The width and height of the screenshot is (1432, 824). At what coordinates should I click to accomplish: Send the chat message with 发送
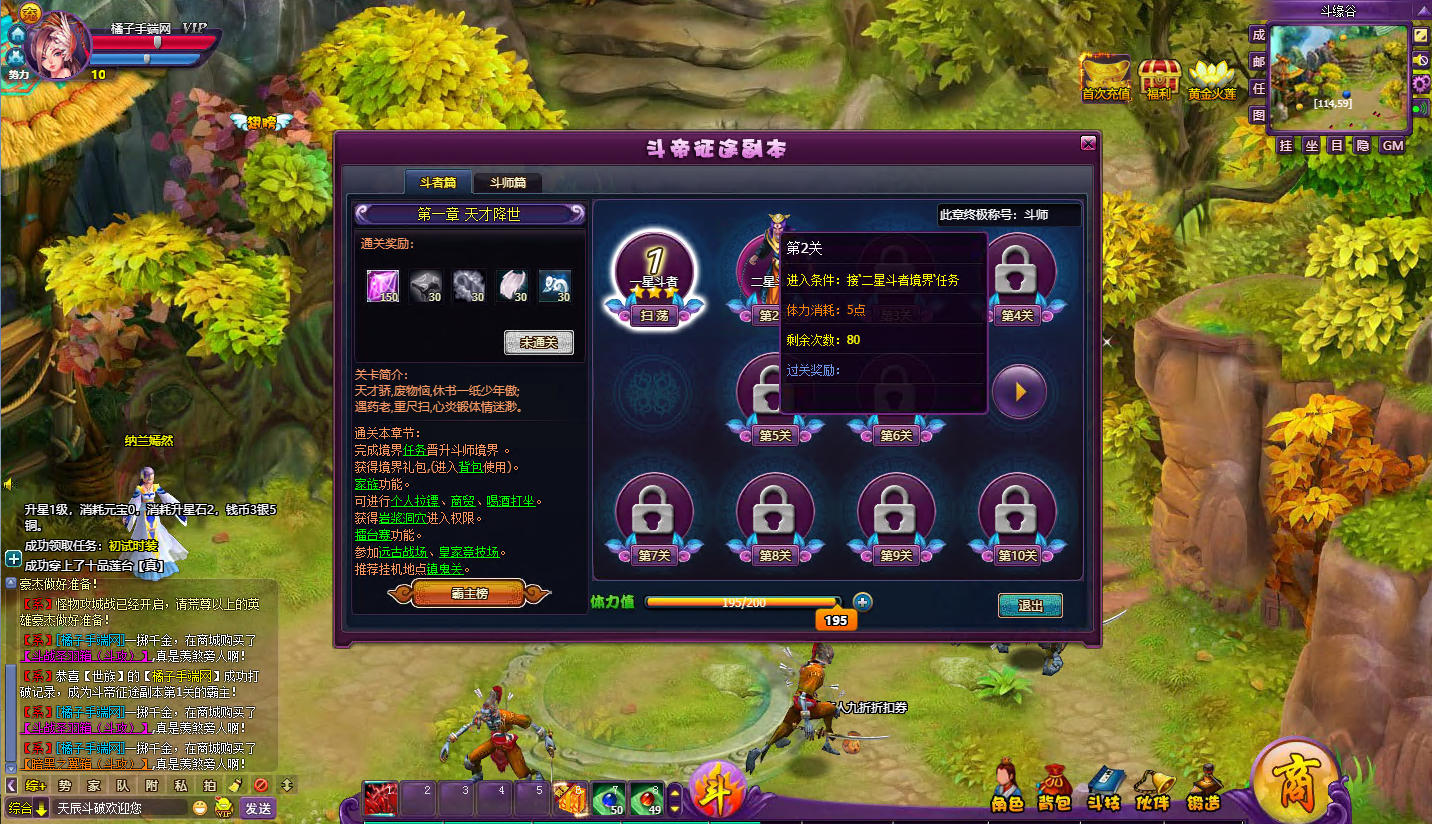pos(257,808)
